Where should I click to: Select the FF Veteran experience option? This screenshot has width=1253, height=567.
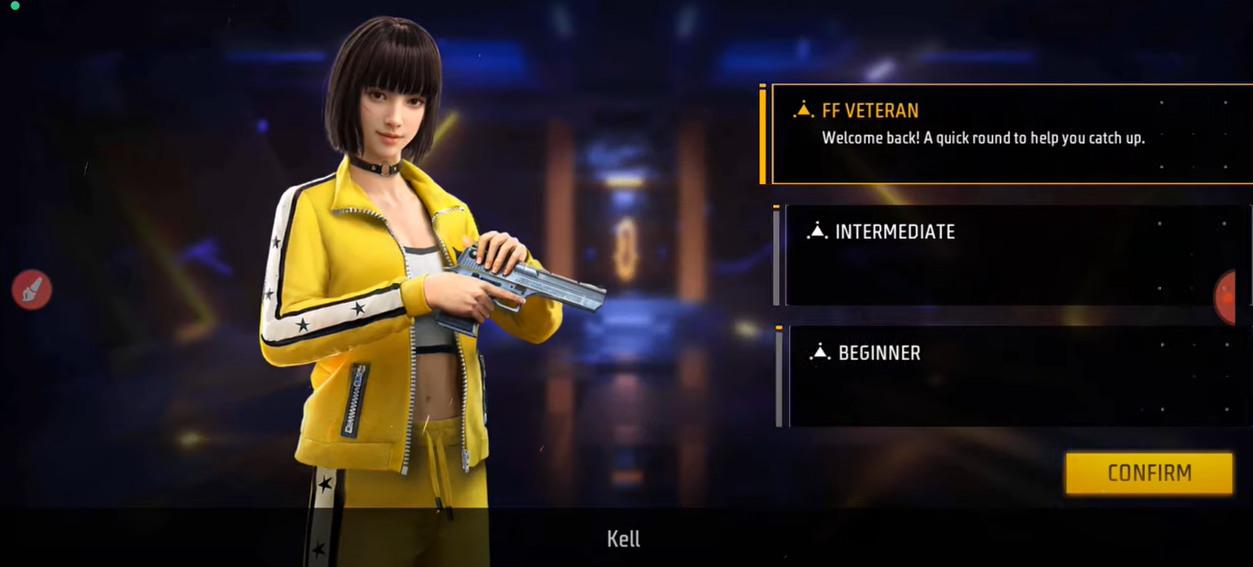click(1010, 134)
